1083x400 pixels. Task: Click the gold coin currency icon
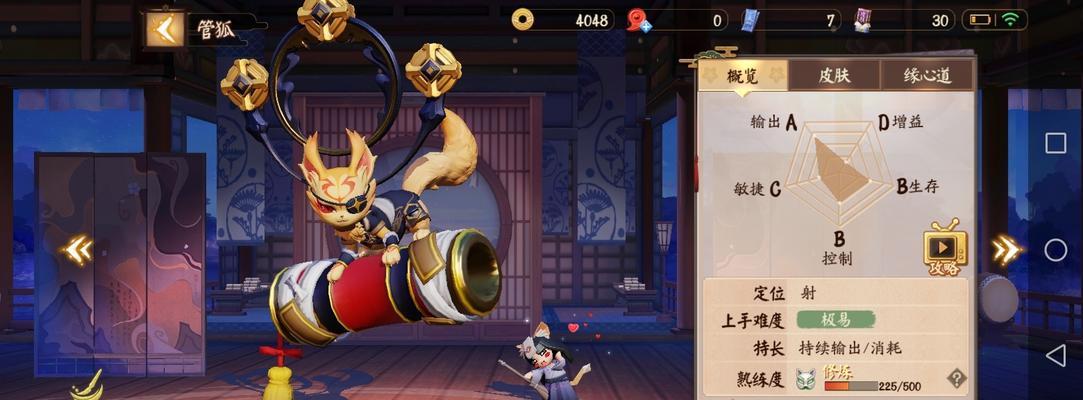[523, 19]
